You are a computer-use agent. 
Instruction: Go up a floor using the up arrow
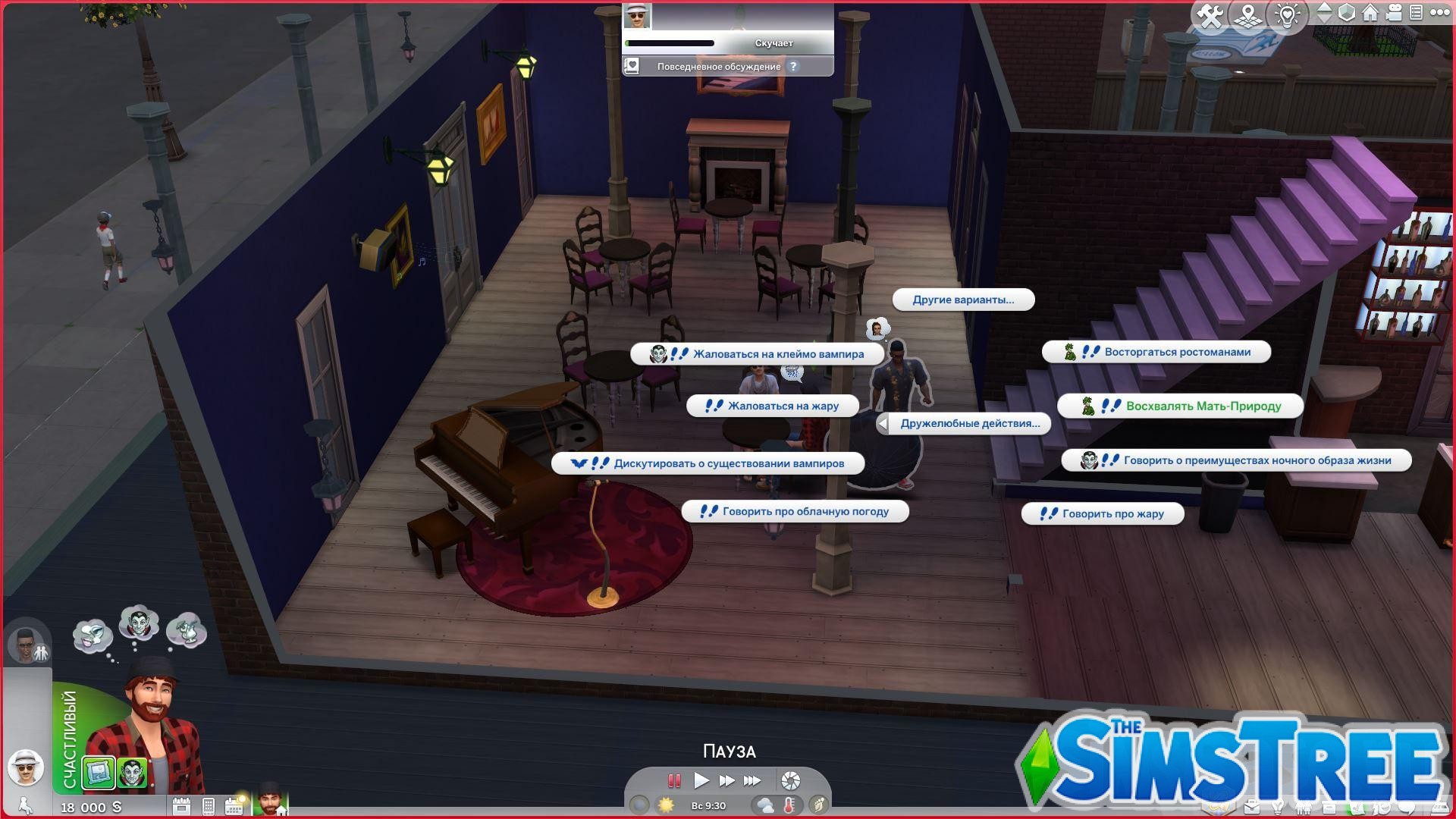[1326, 8]
